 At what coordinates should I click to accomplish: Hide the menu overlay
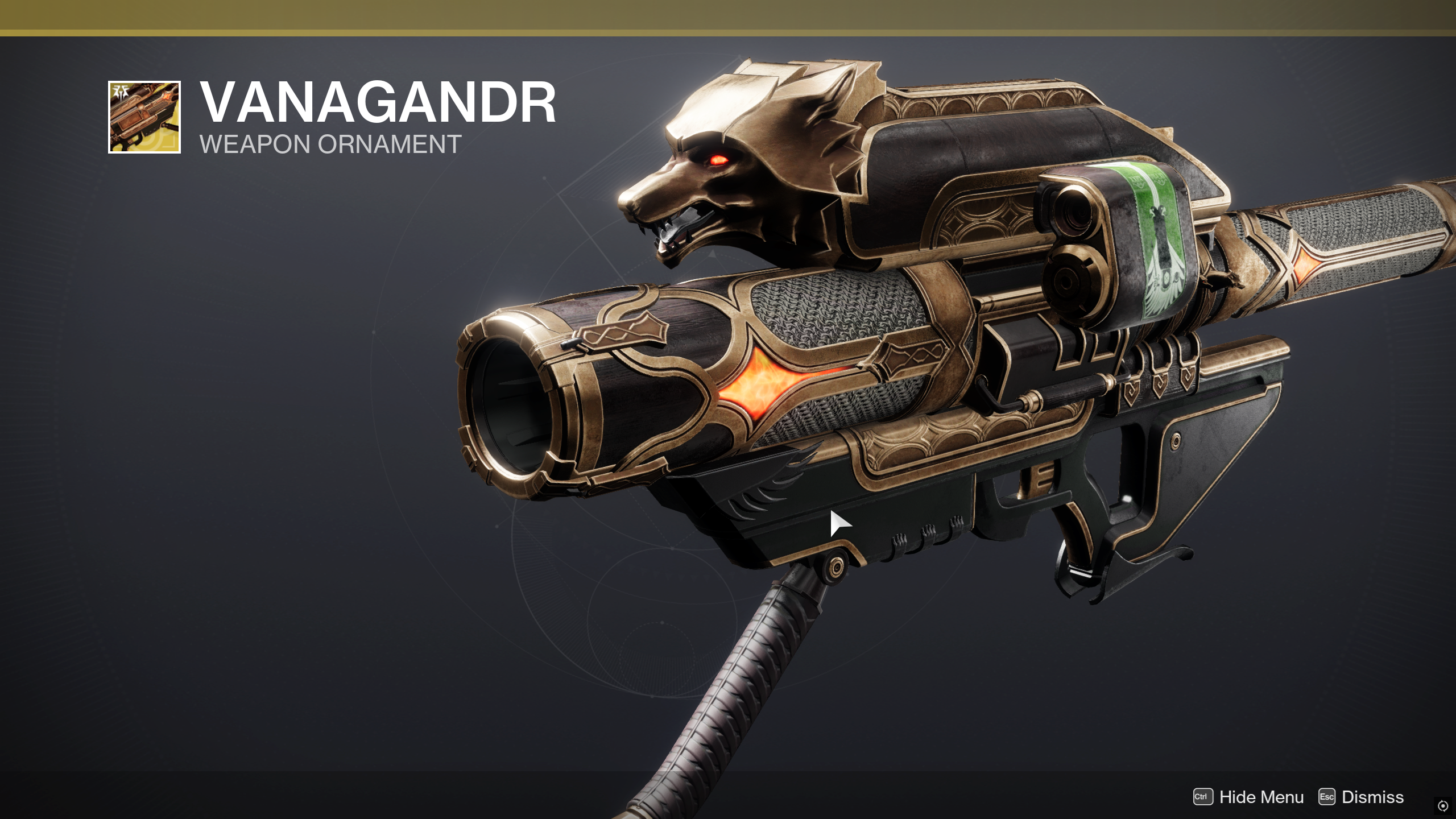(x=1249, y=797)
